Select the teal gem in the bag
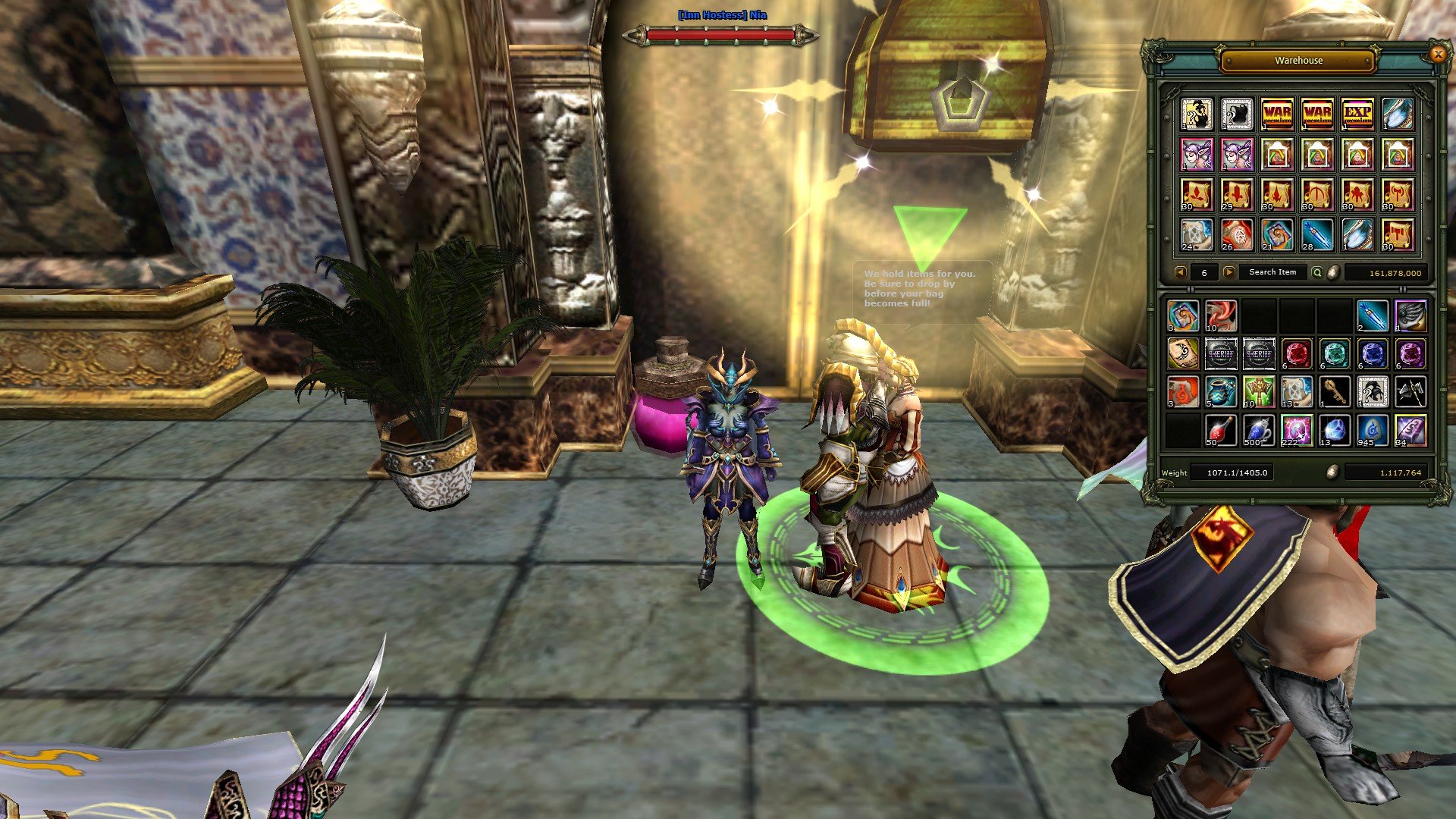The width and height of the screenshot is (1456, 819). coord(1335,353)
